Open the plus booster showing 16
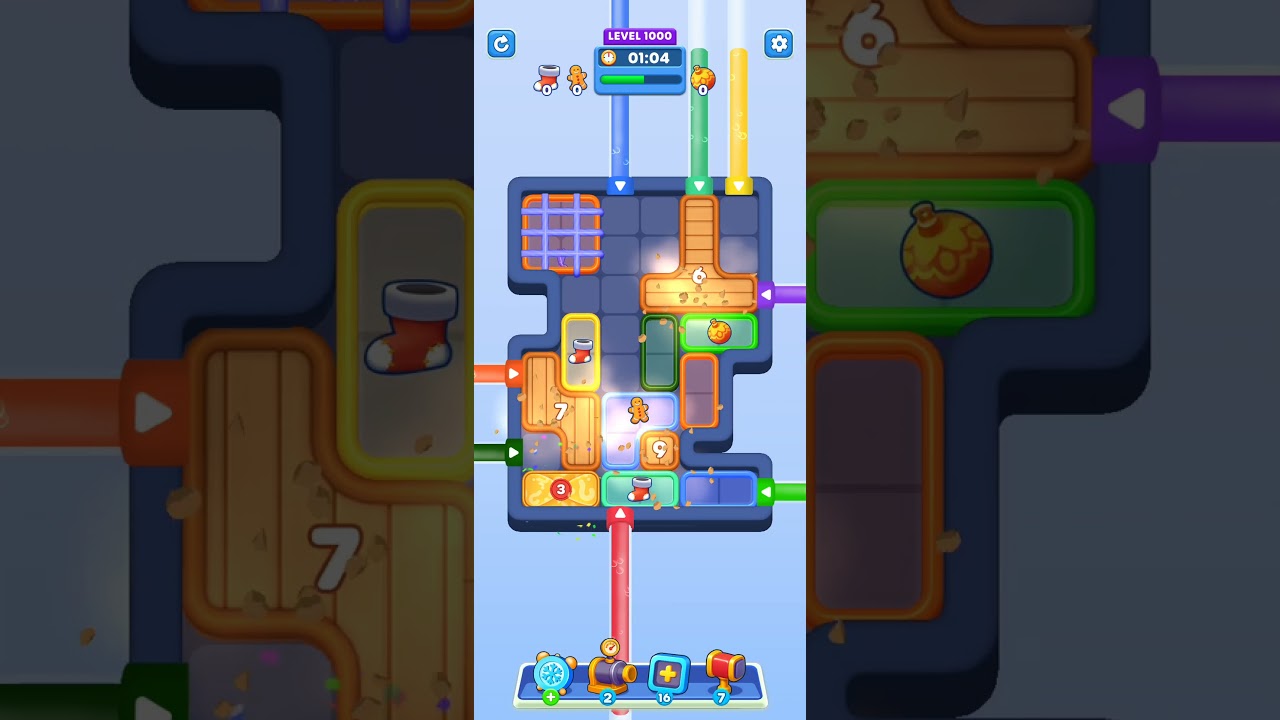1280x720 pixels. tap(666, 674)
